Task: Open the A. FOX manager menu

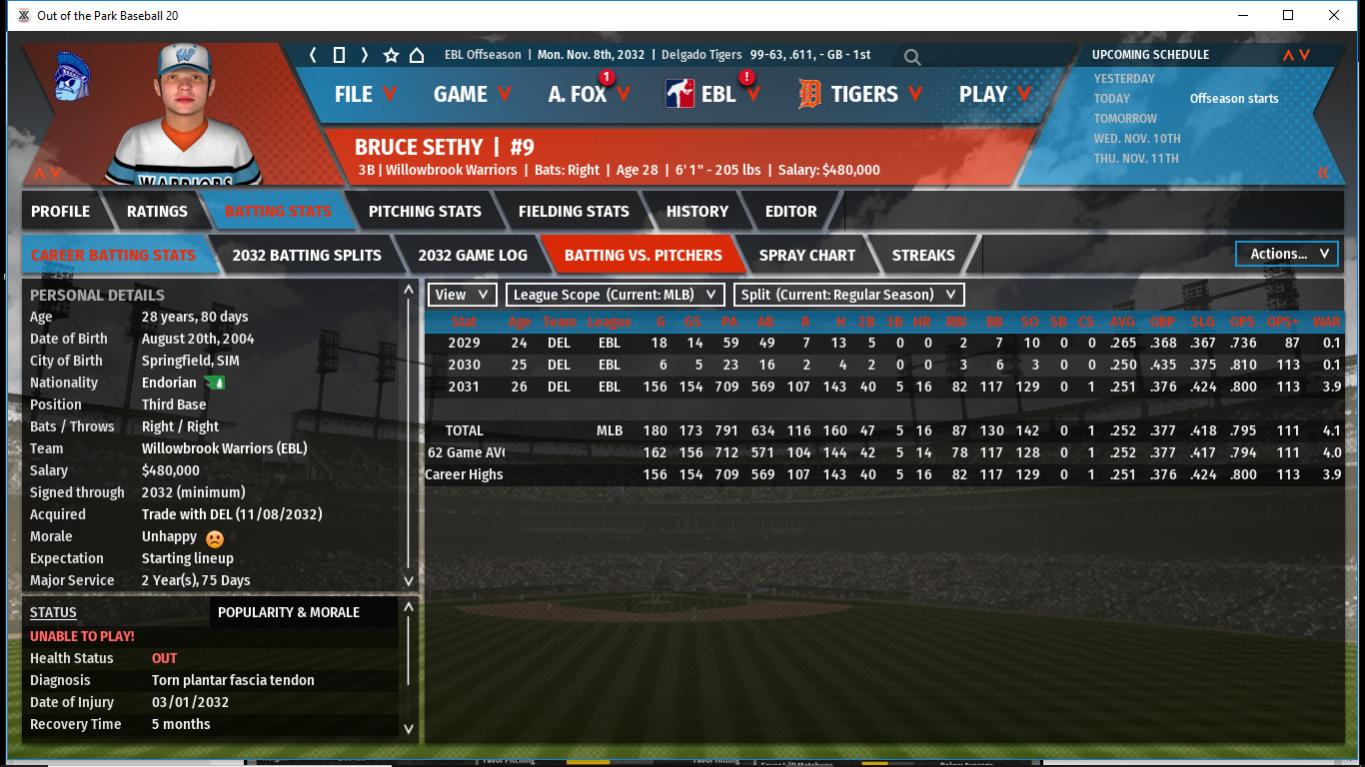Action: [x=588, y=94]
